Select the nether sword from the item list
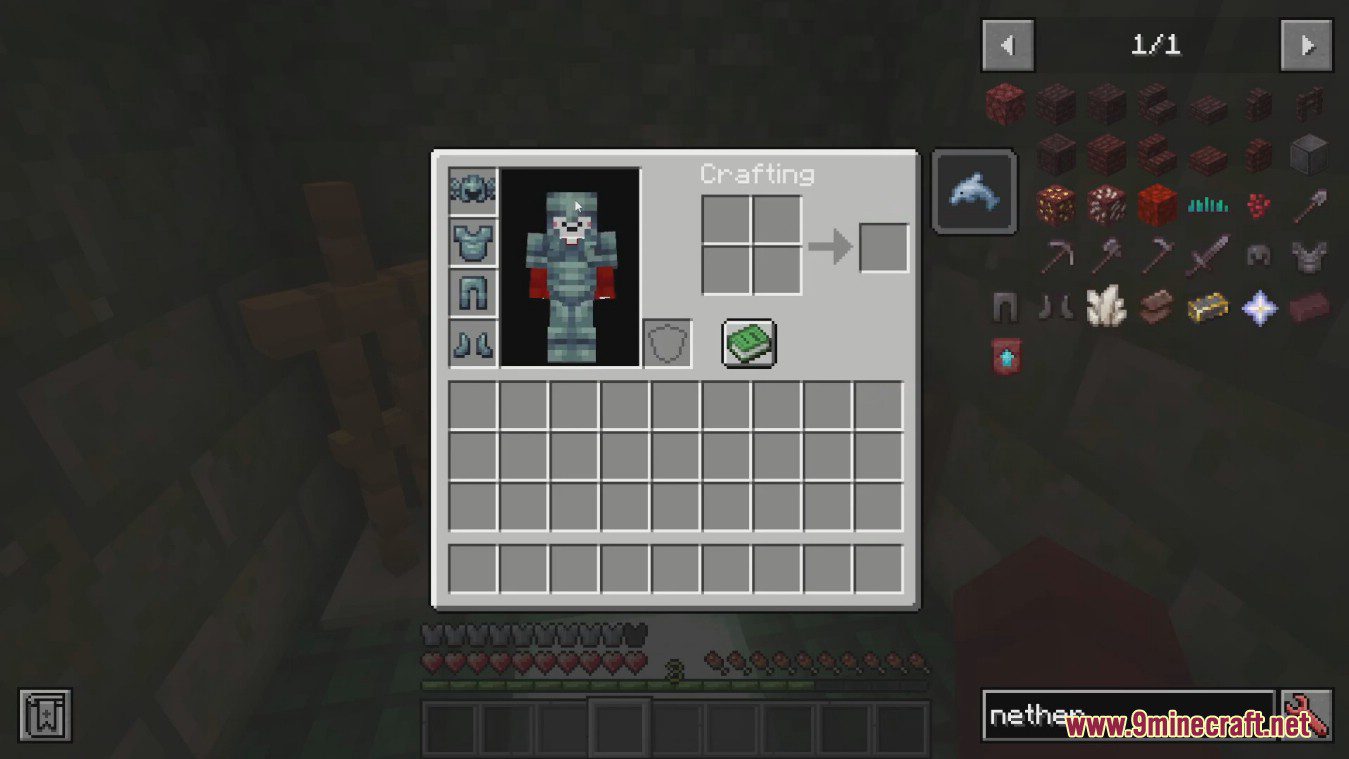Screen dimensions: 1349x759 [x=1210, y=255]
